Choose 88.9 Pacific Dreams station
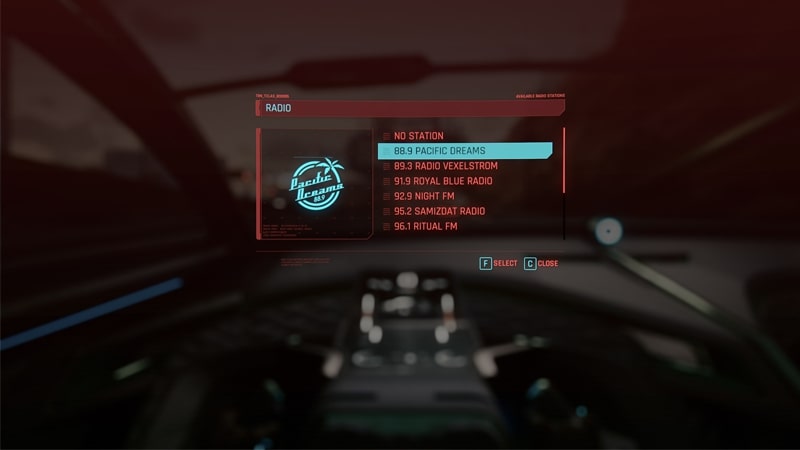This screenshot has height=450, width=800. point(465,151)
